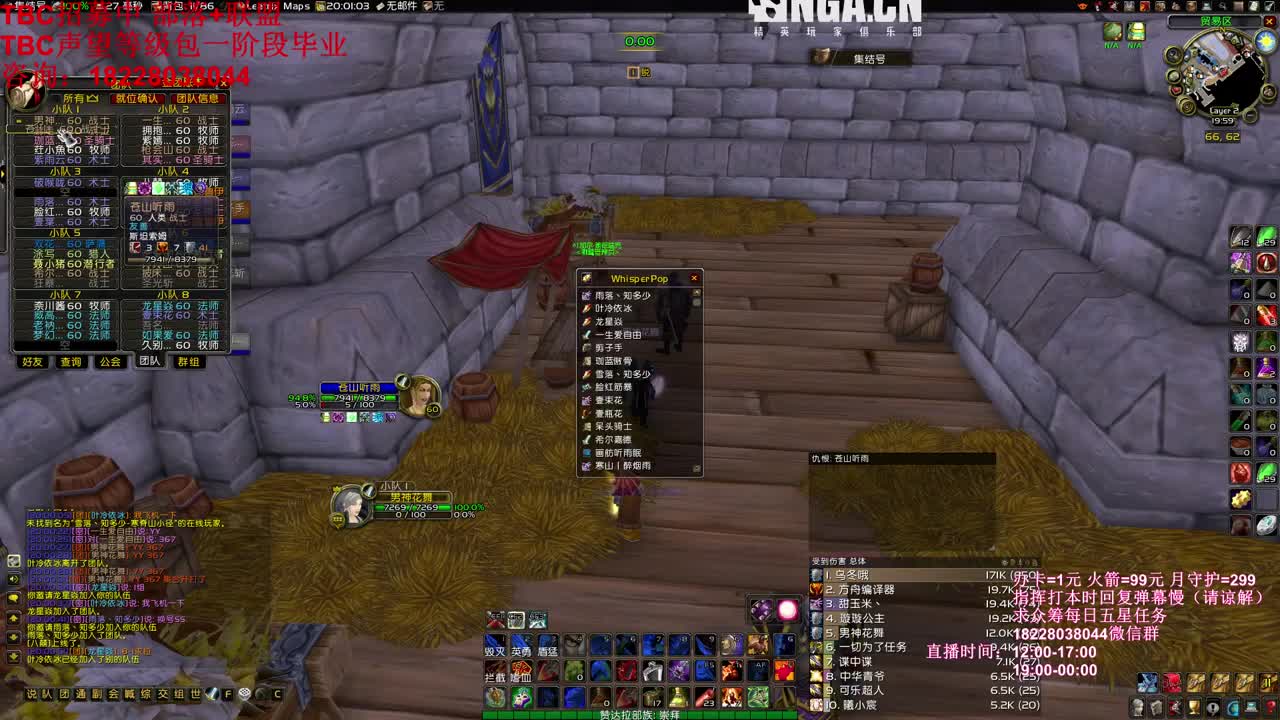This screenshot has width=1280, height=720.
Task: Open the zone name 贸易区 above the minimap
Action: click(1216, 21)
